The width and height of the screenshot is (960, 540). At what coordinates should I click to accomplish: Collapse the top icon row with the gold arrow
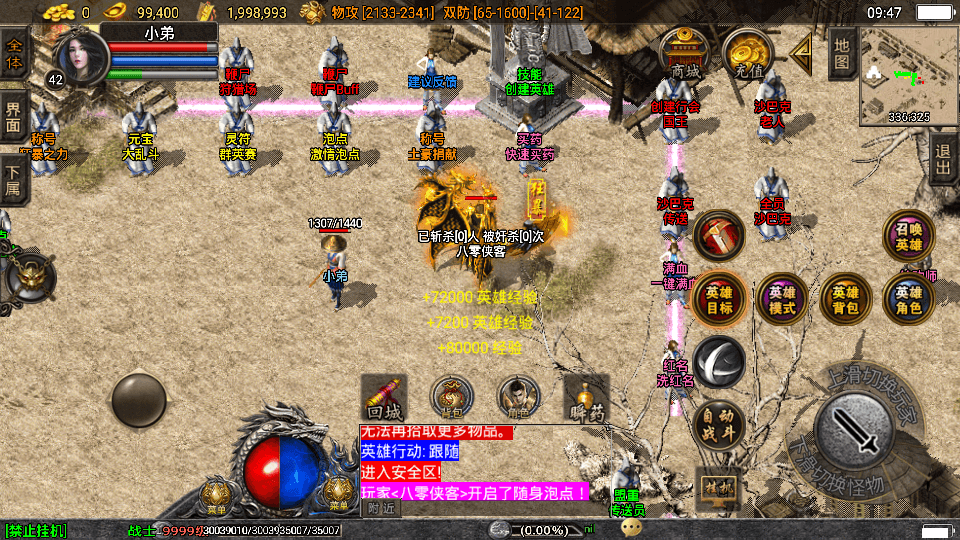801,50
